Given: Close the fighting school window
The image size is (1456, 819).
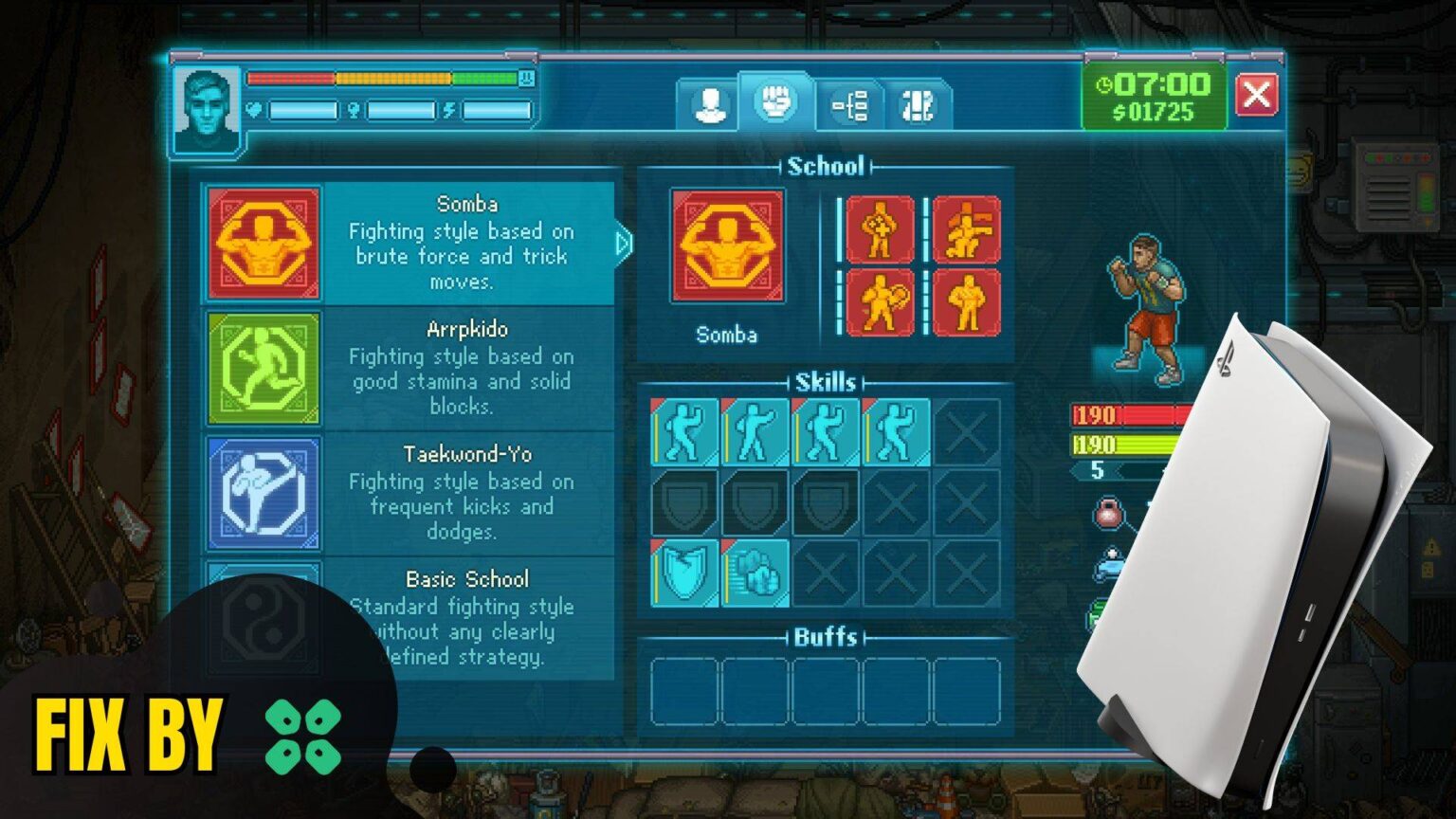Looking at the screenshot, I should (x=1257, y=95).
